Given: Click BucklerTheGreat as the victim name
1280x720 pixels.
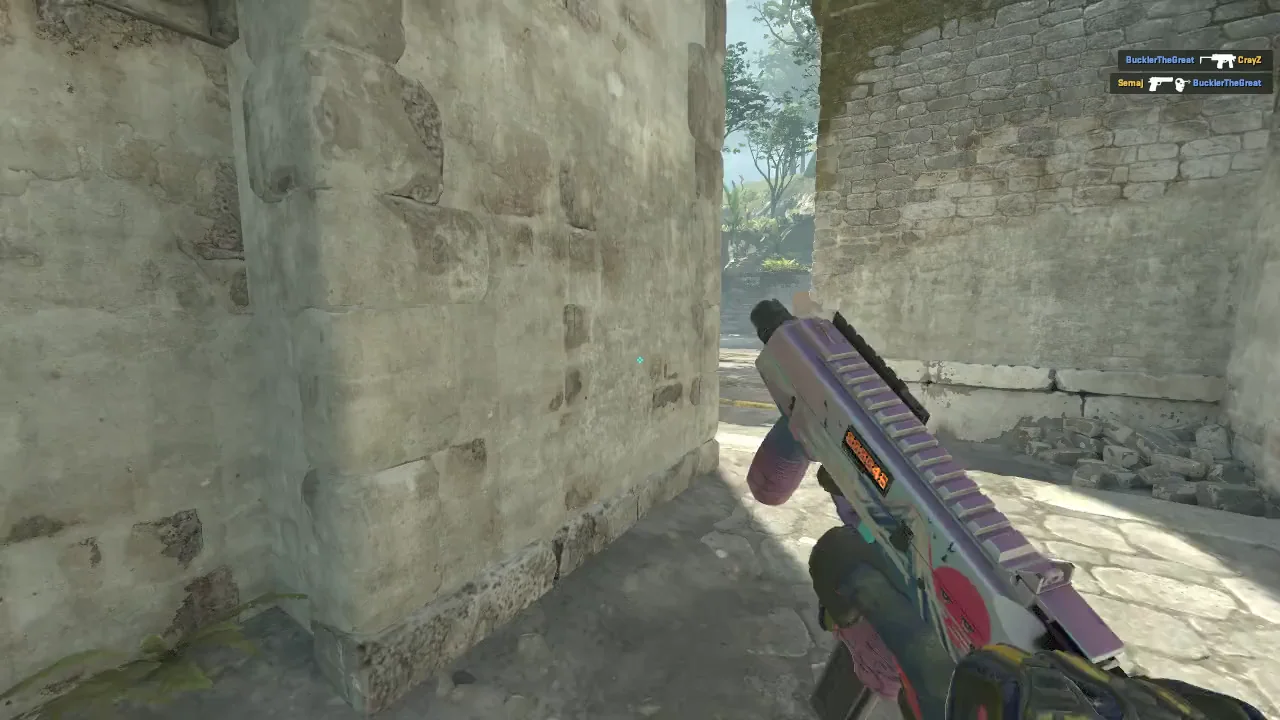Looking at the screenshot, I should coord(1228,83).
